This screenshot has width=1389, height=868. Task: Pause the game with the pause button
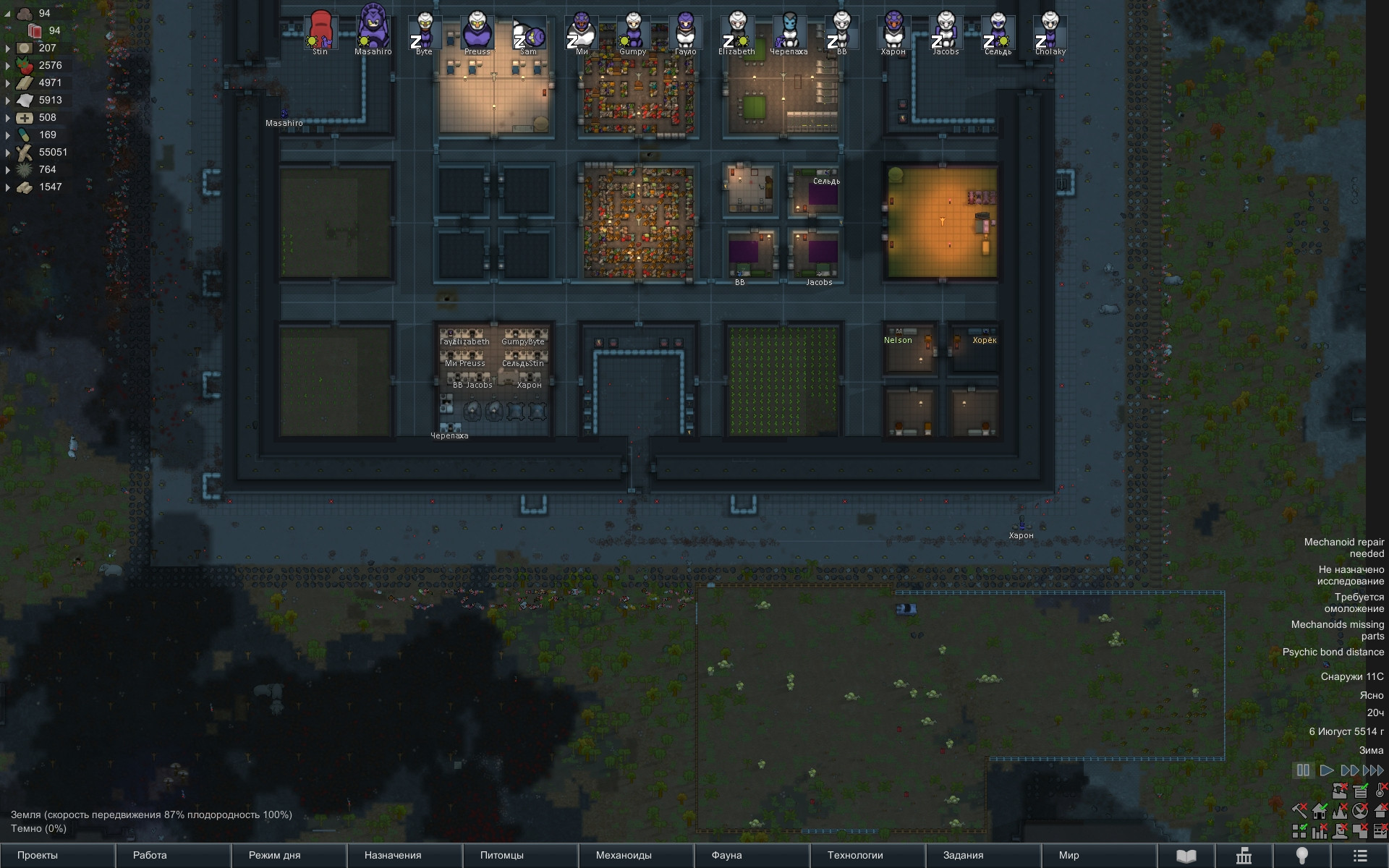(1303, 770)
